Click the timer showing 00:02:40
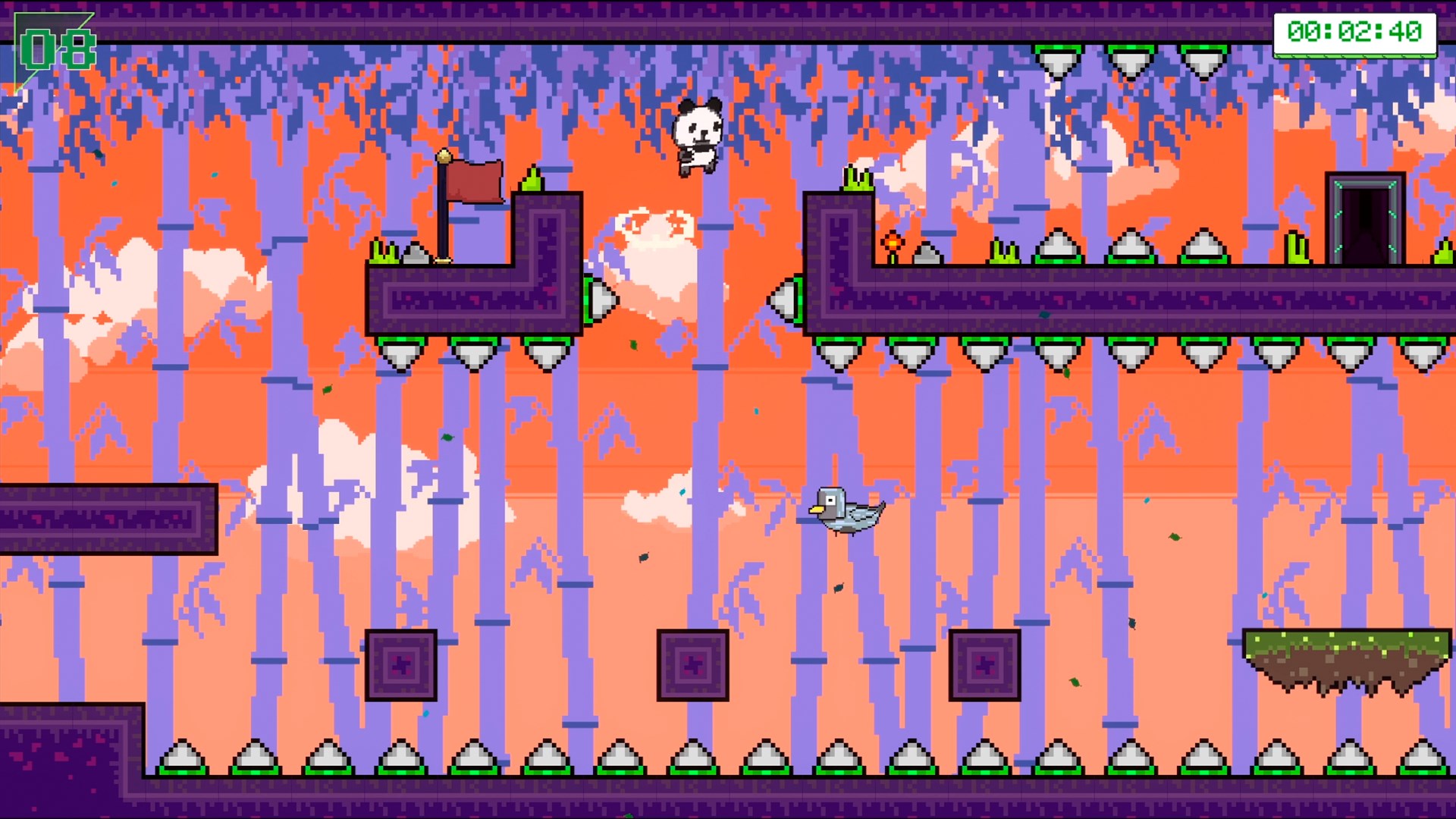Image resolution: width=1456 pixels, height=819 pixels. (1355, 32)
